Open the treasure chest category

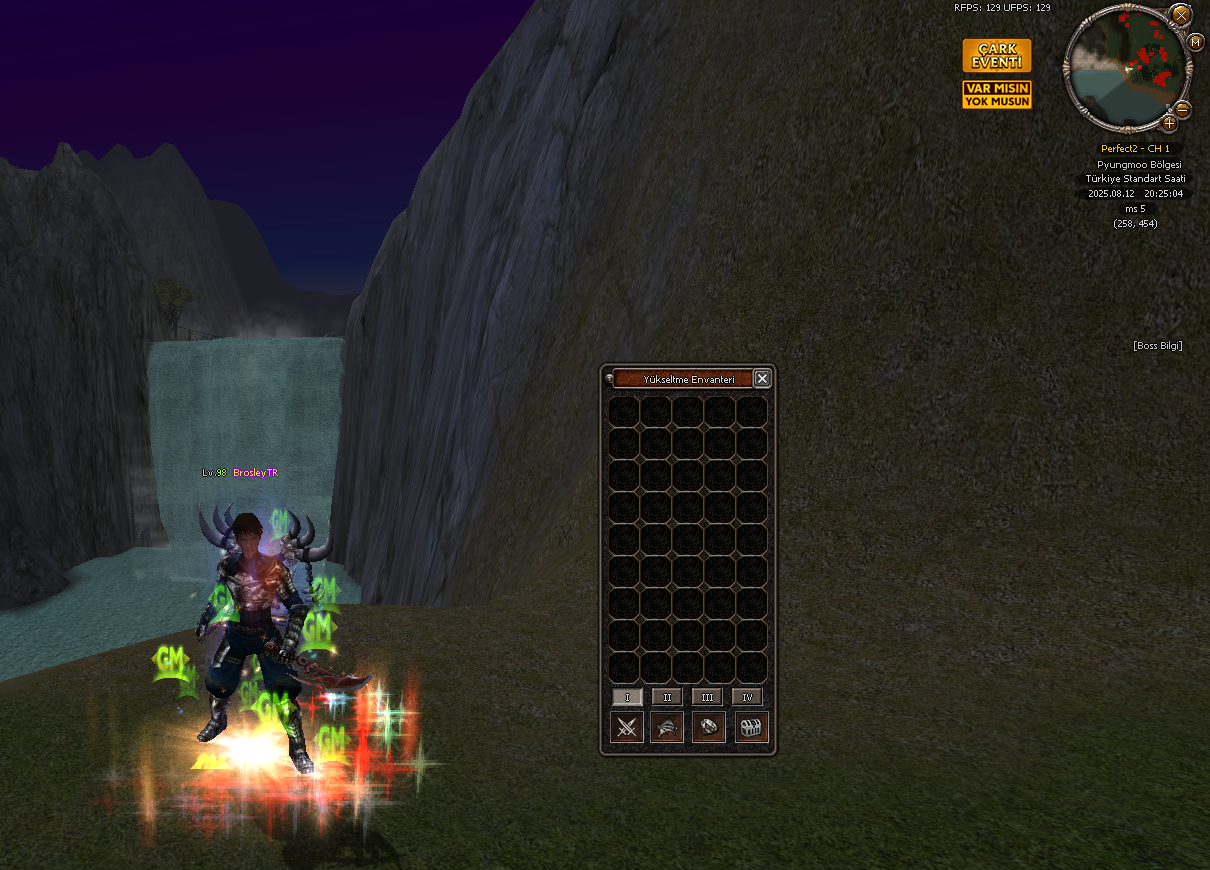pyautogui.click(x=751, y=727)
